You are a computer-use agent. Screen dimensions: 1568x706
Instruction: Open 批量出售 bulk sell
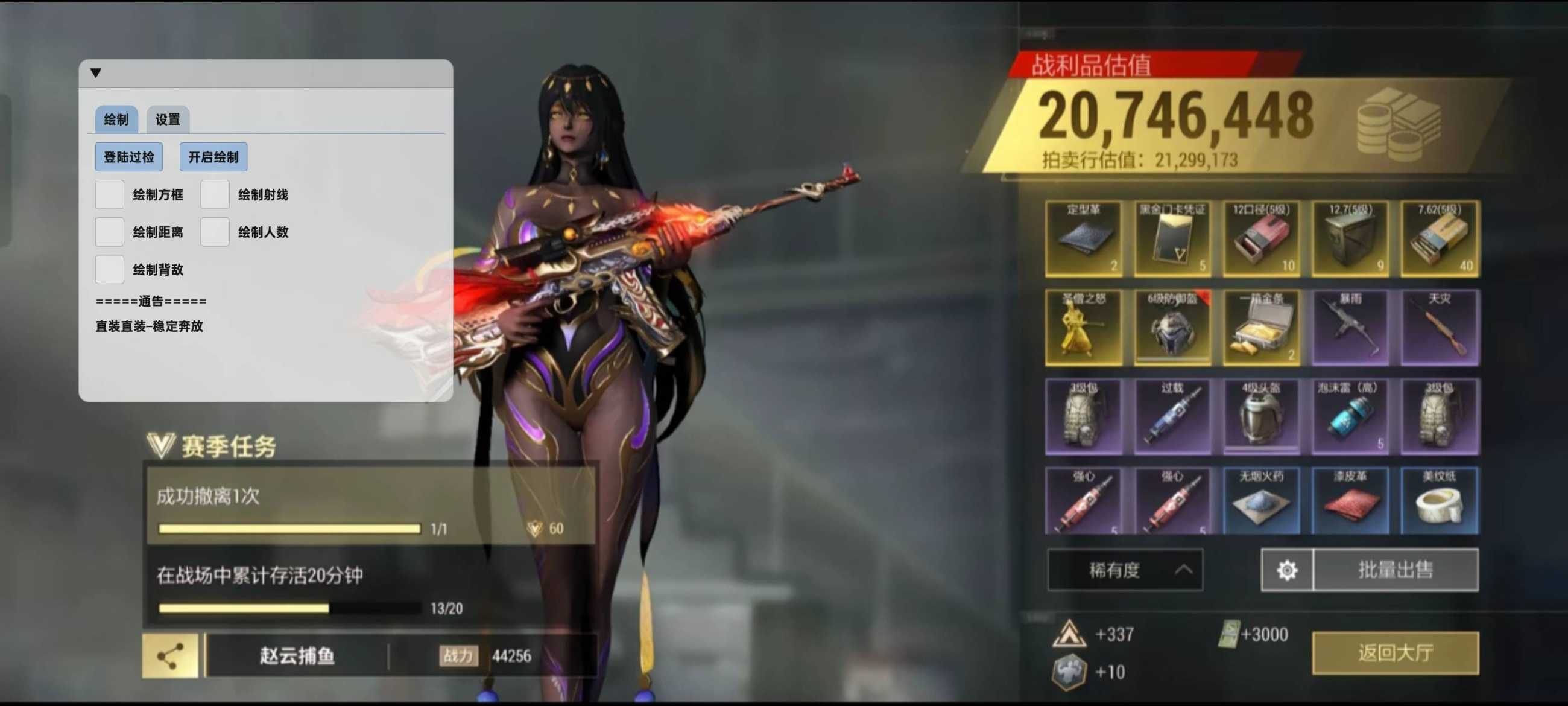pyautogui.click(x=1395, y=570)
